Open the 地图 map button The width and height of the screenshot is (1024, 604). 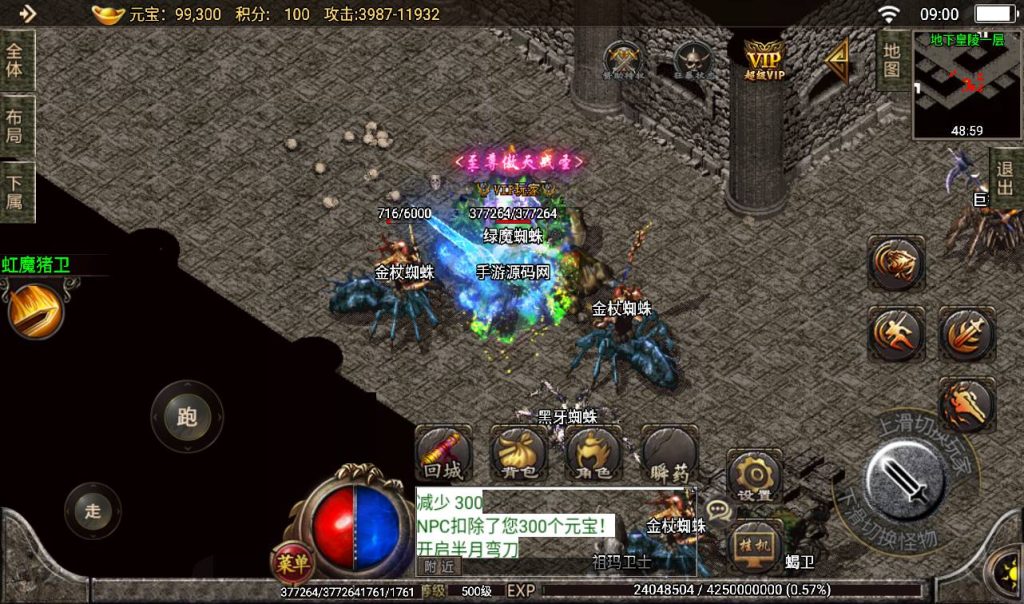891,60
